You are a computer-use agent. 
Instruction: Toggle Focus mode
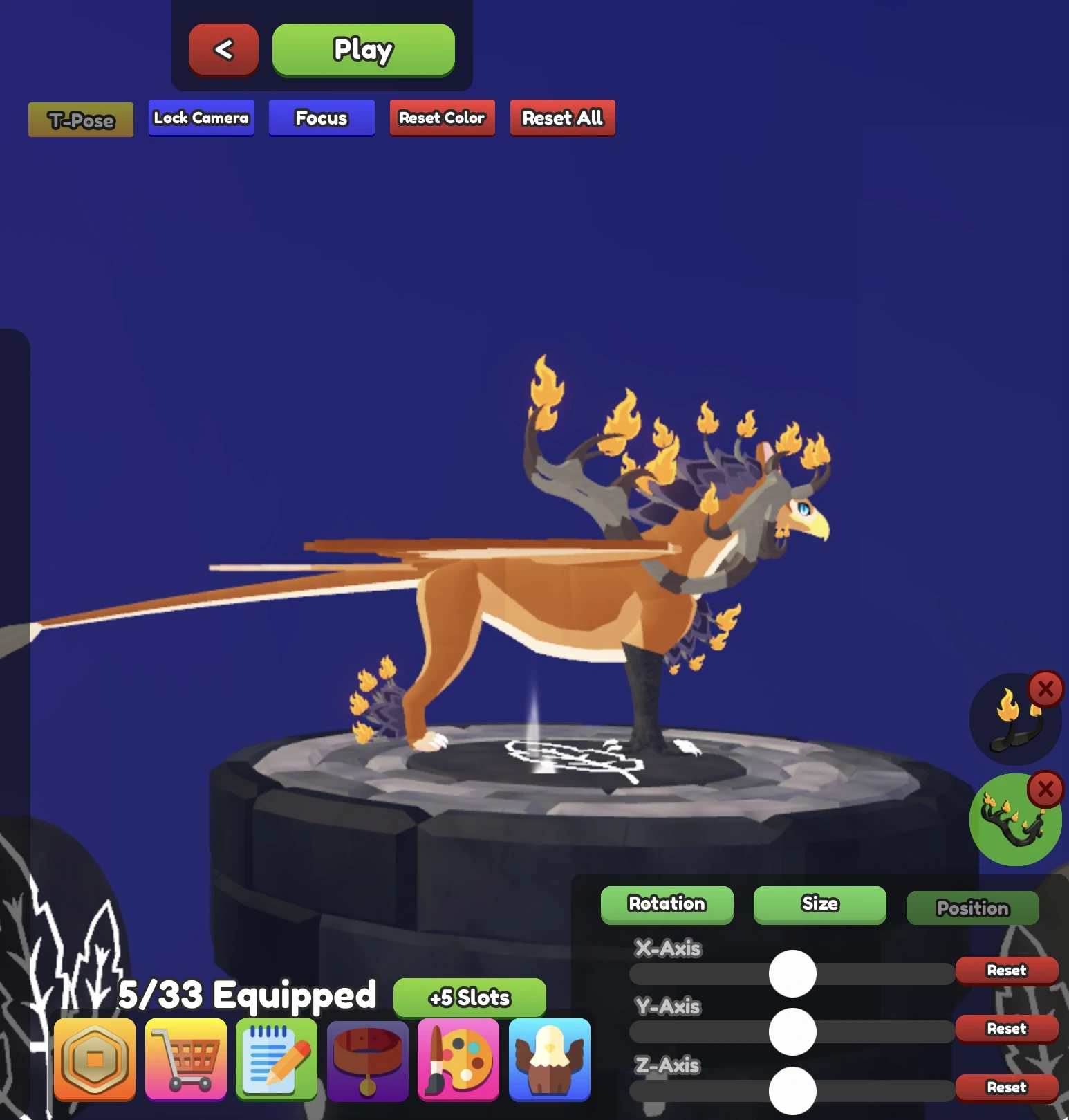click(321, 118)
